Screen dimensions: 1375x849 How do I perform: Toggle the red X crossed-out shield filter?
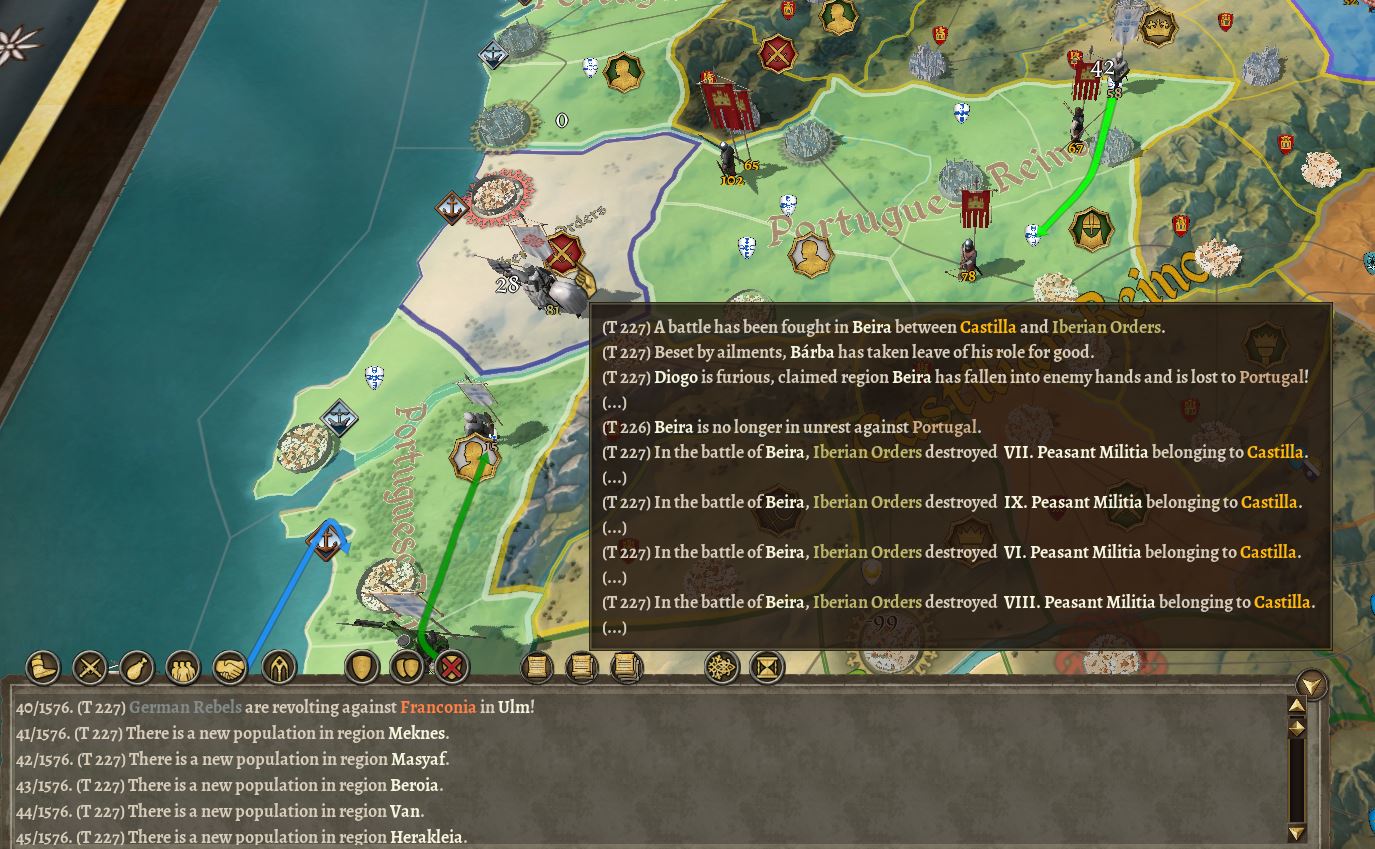[451, 667]
